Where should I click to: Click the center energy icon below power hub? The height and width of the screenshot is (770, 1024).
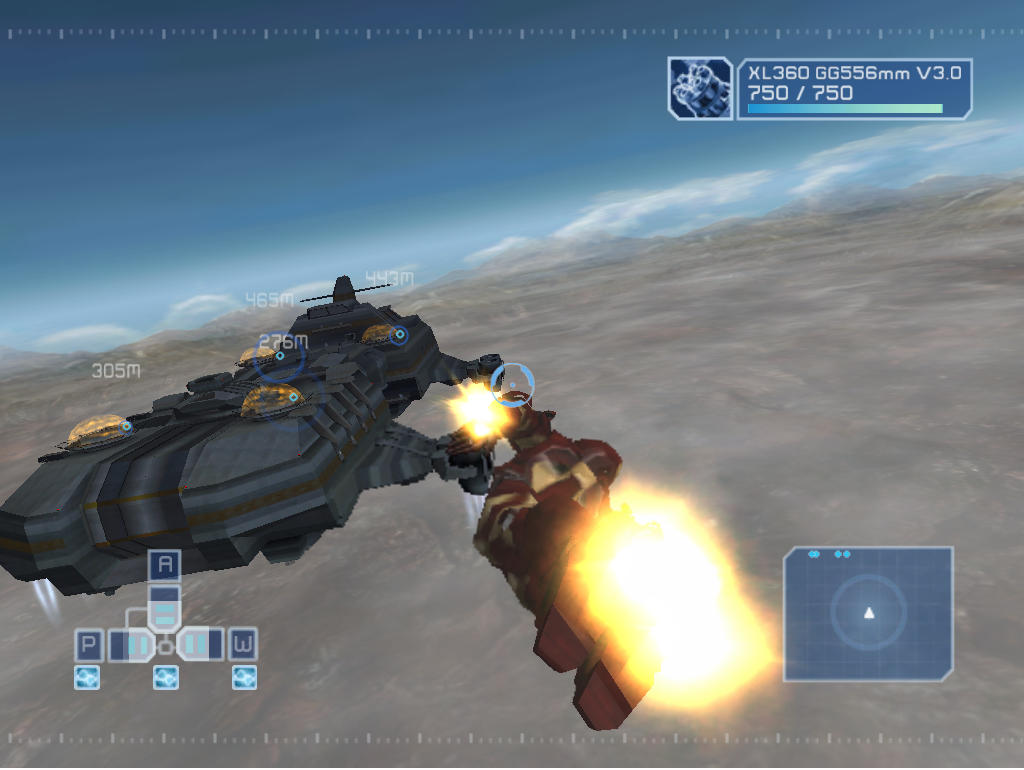(166, 678)
